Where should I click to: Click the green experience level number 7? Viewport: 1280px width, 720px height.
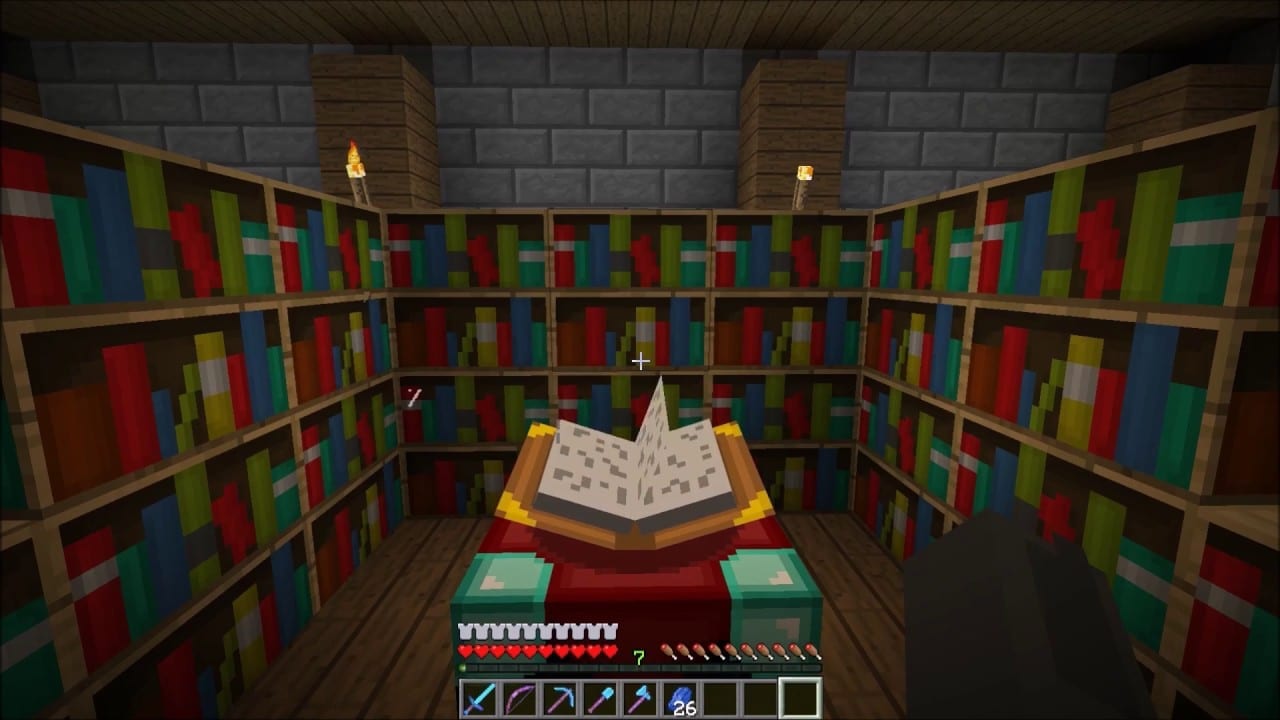(x=639, y=655)
